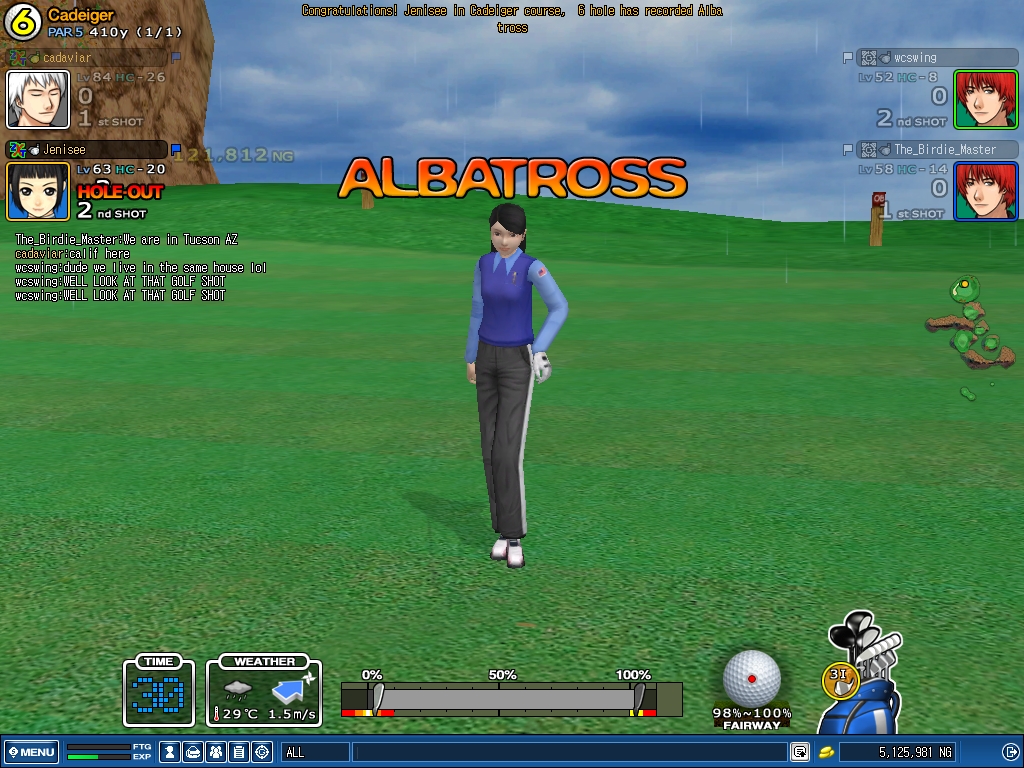Viewport: 1024px width, 768px height.
Task: Select cadaviar's player portrait
Action: [x=38, y=99]
